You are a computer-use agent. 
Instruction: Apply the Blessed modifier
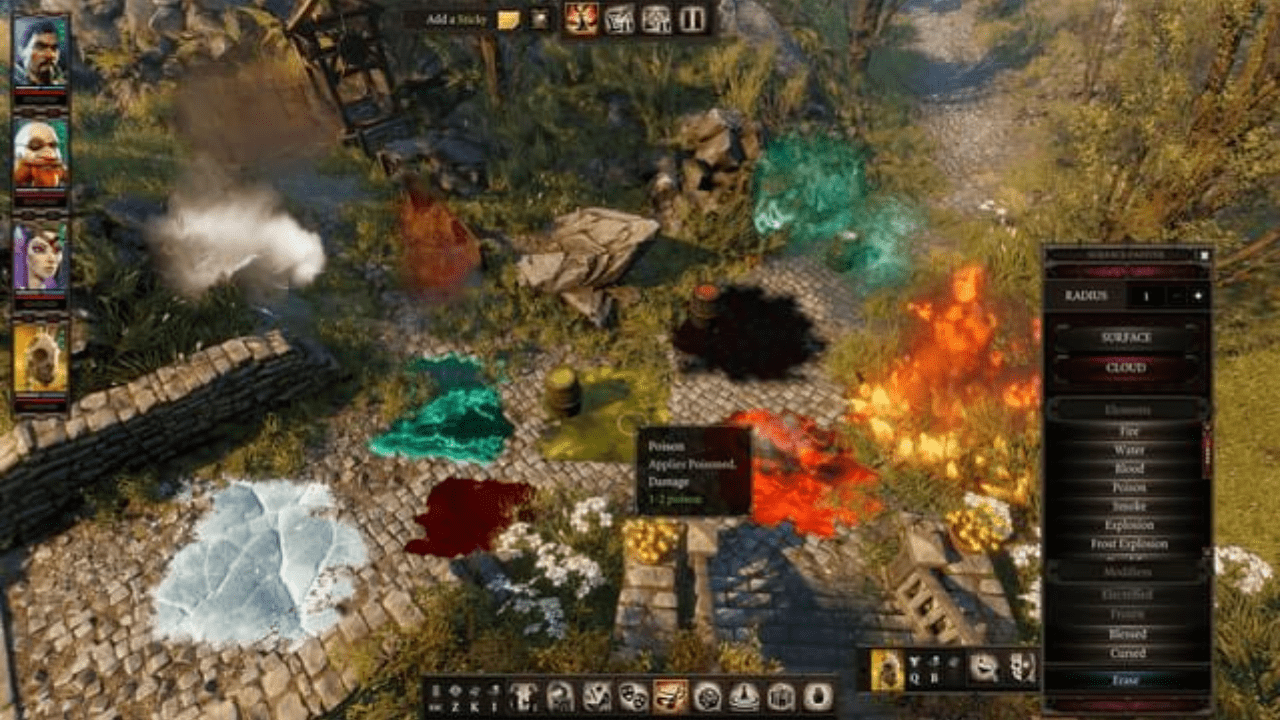[1128, 634]
